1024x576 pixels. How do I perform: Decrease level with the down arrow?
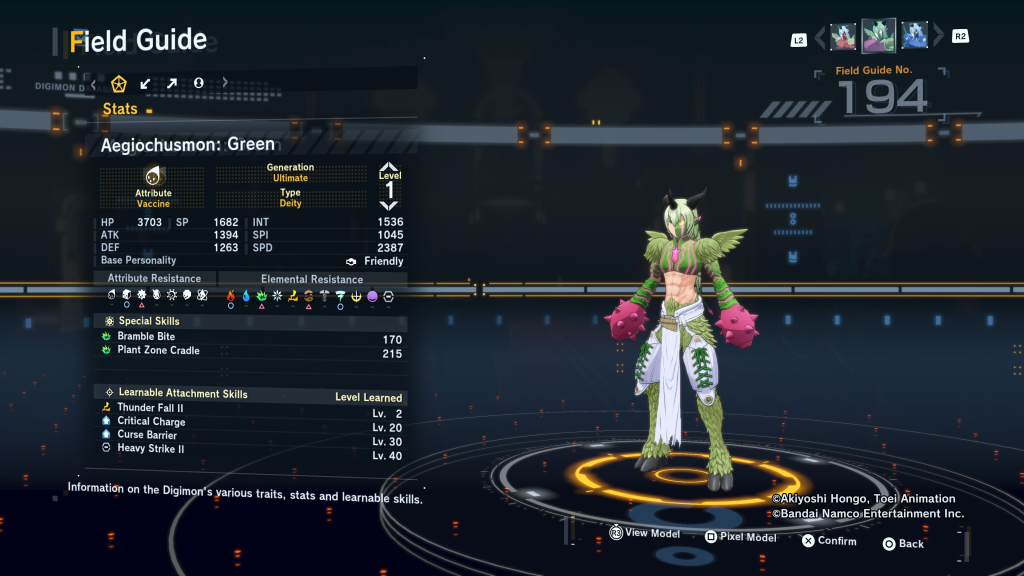tap(389, 205)
